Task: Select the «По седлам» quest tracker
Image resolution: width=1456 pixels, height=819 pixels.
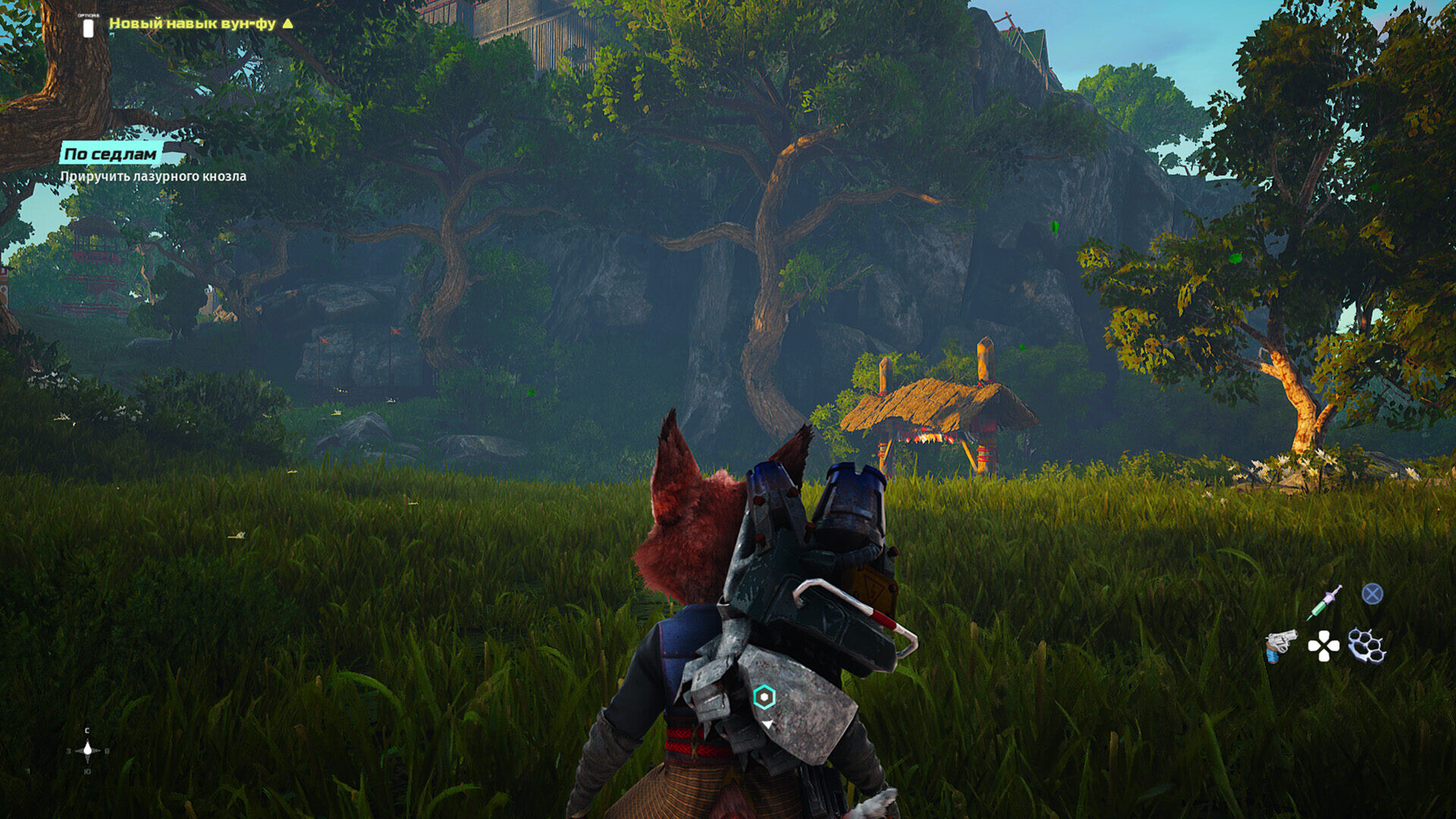Action: 111,154
